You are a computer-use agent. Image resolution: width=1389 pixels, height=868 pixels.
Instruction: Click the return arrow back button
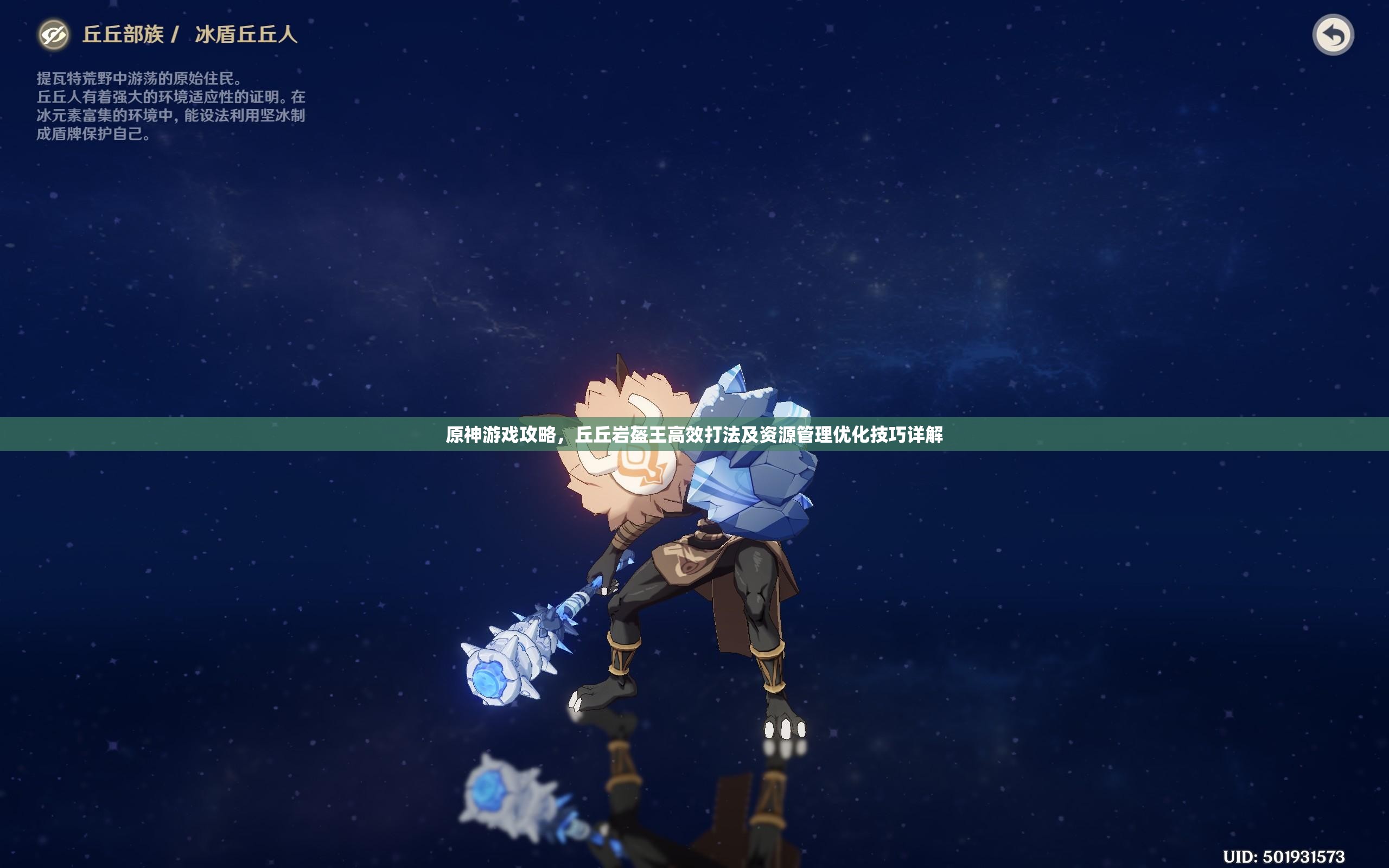pyautogui.click(x=1333, y=36)
